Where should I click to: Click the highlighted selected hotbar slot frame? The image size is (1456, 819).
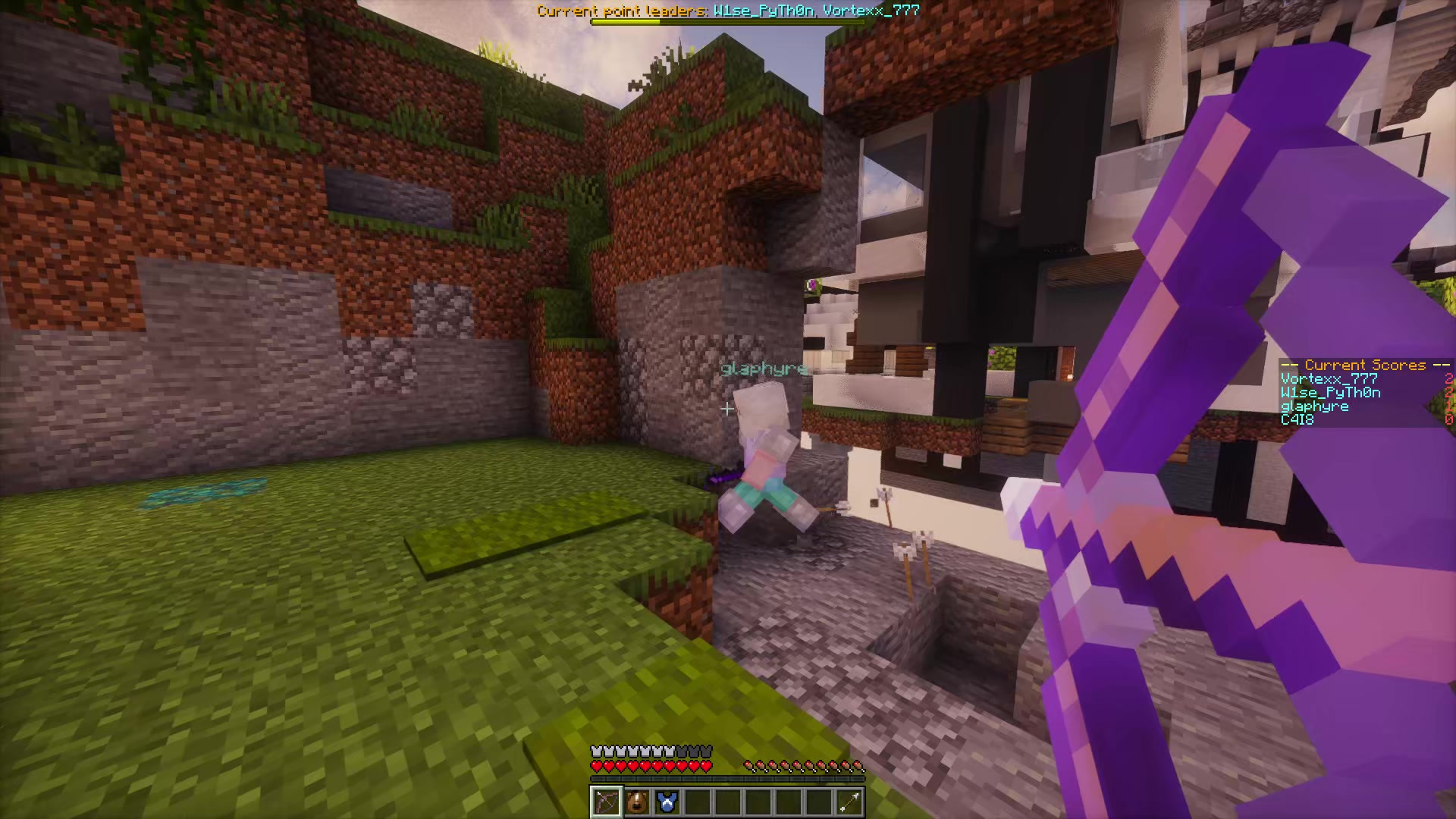click(x=607, y=802)
